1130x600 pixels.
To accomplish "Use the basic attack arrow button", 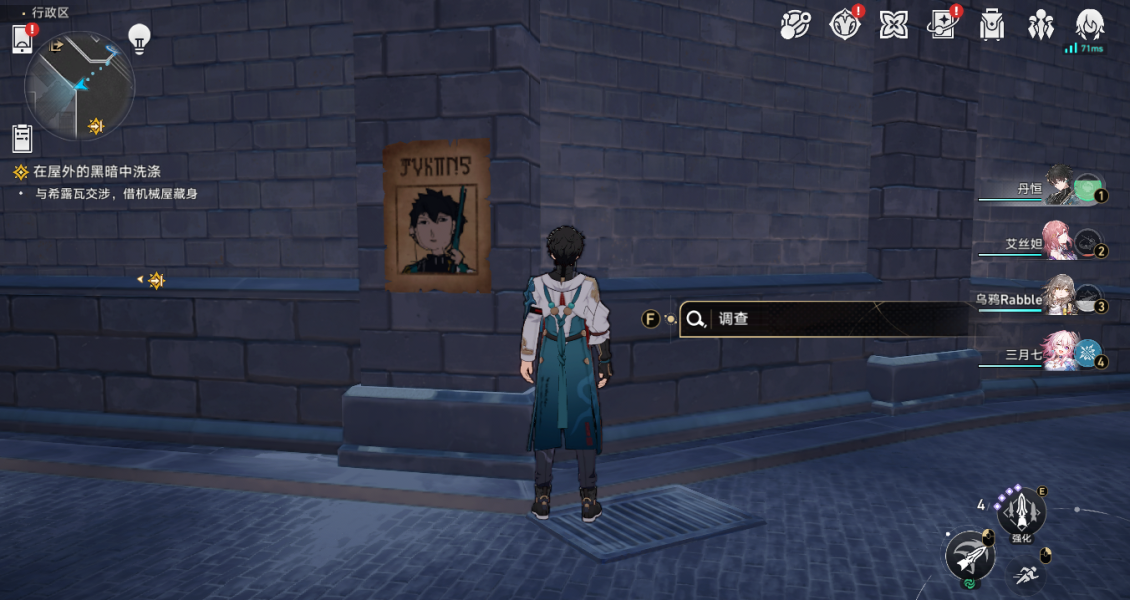I will tap(969, 556).
